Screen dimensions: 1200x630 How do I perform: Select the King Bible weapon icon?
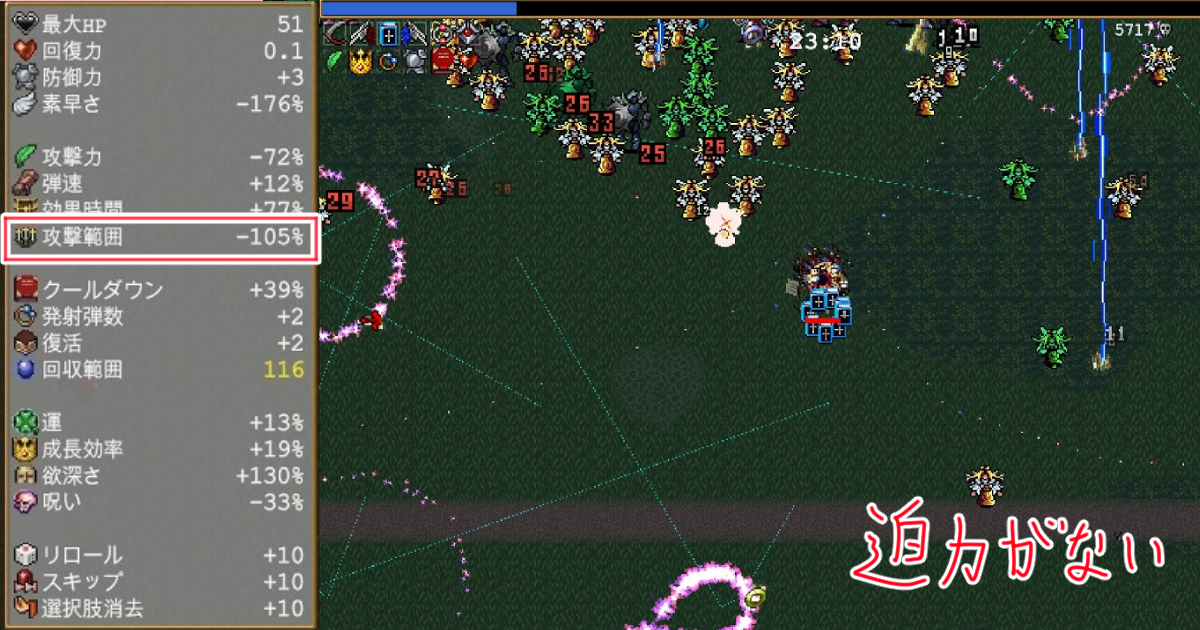coord(389,34)
